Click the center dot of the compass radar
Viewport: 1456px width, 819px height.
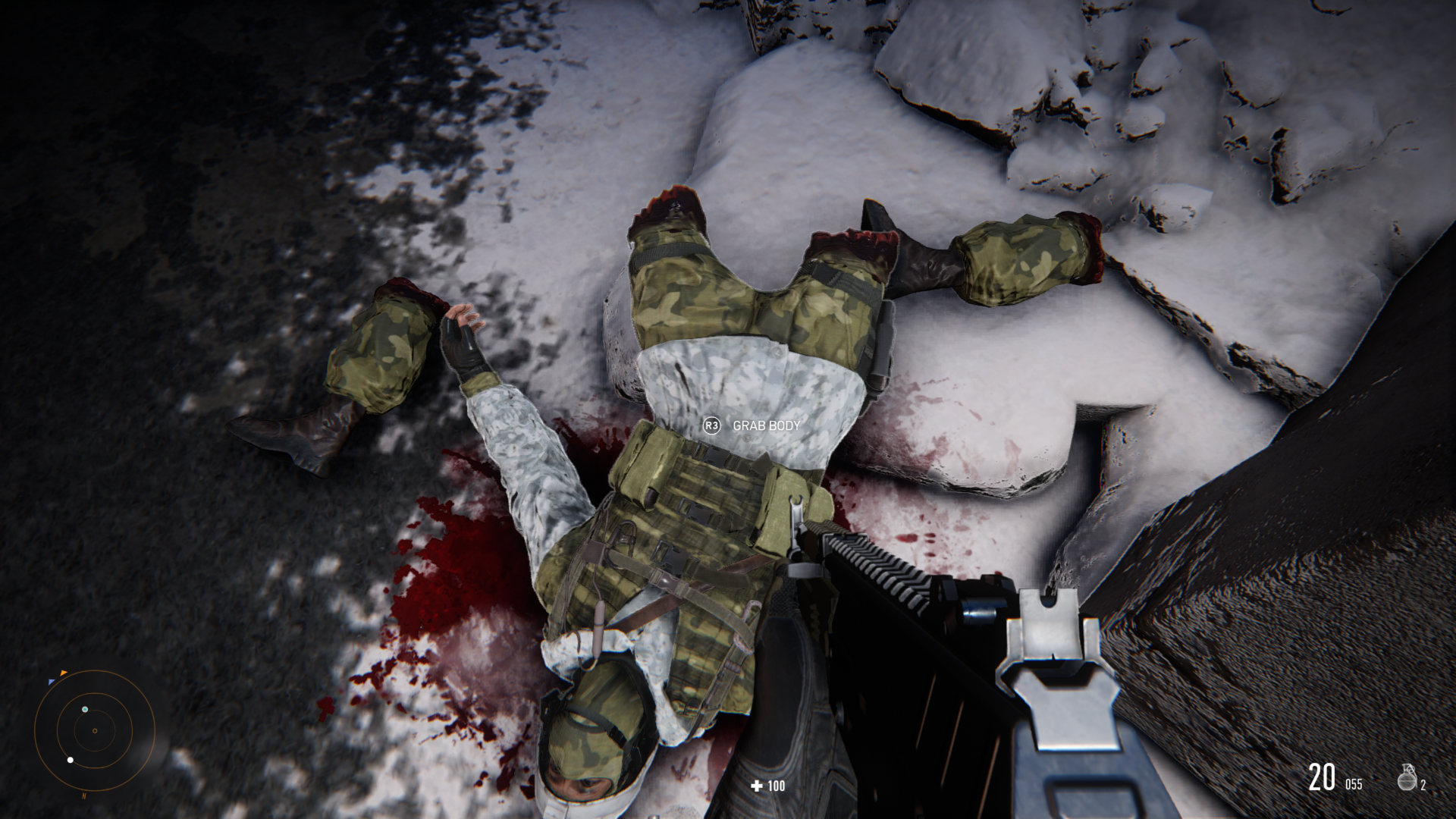(95, 731)
